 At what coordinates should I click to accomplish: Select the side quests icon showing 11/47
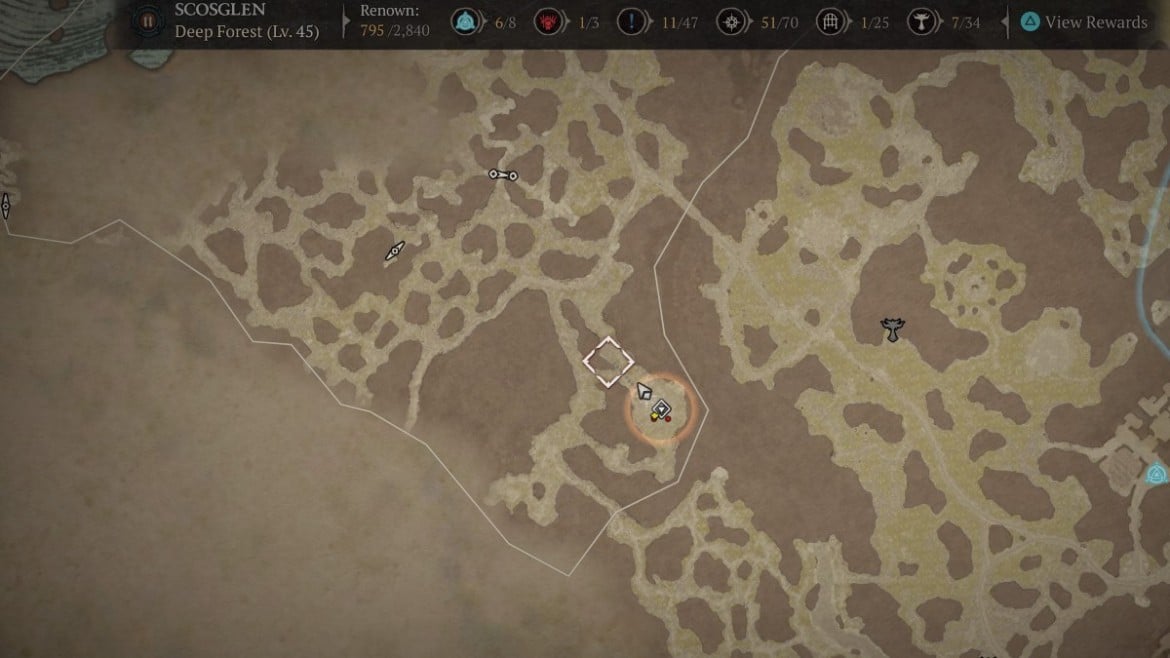[x=629, y=22]
